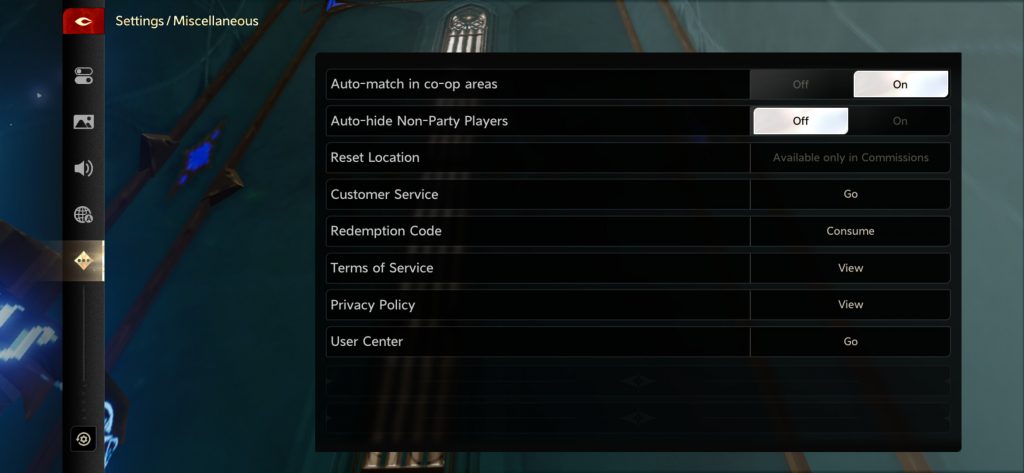The image size is (1024, 473).
Task: Select the toggle-switch icon settings tab
Action: [84, 76]
